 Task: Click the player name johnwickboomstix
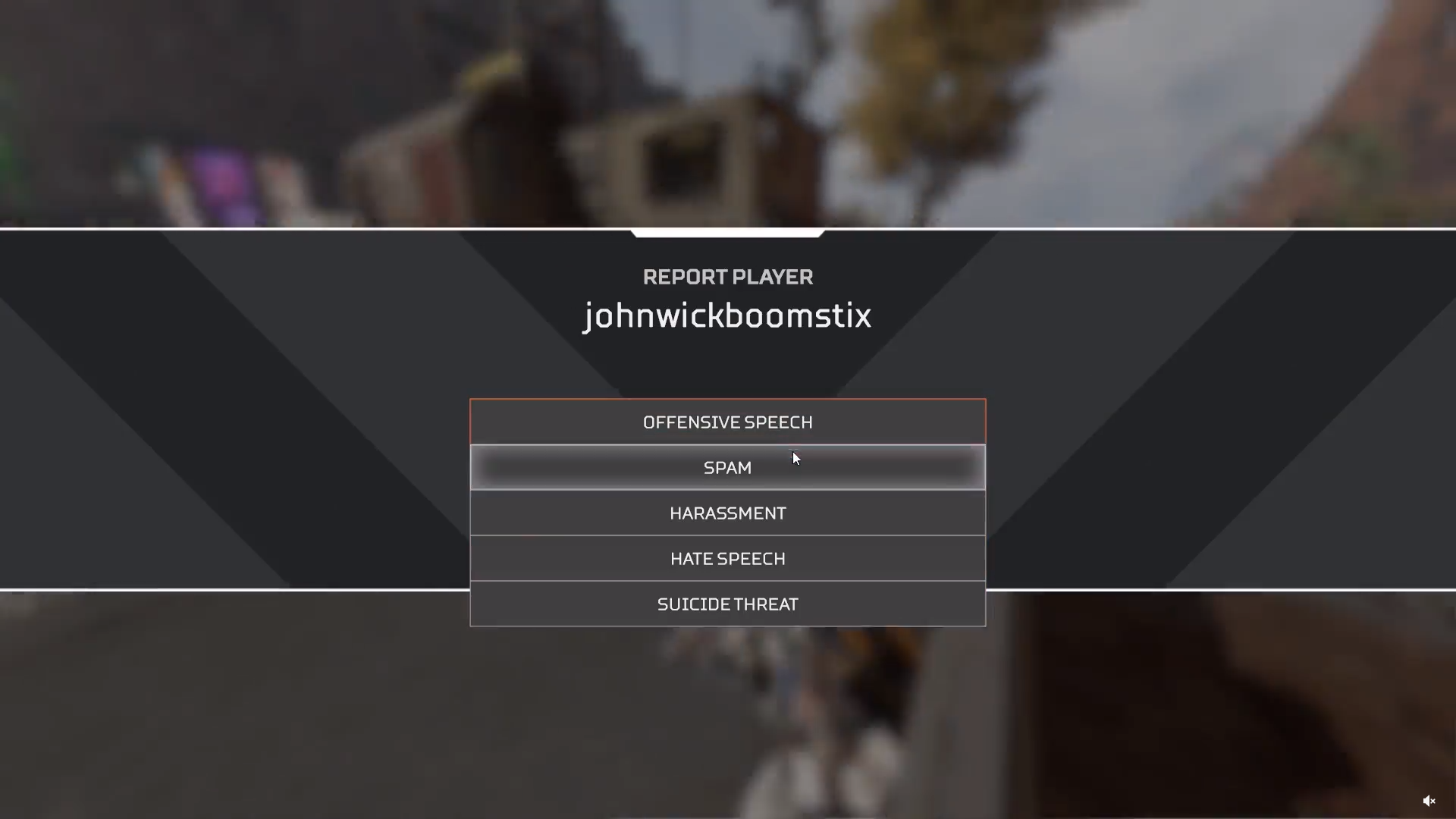coord(727,316)
